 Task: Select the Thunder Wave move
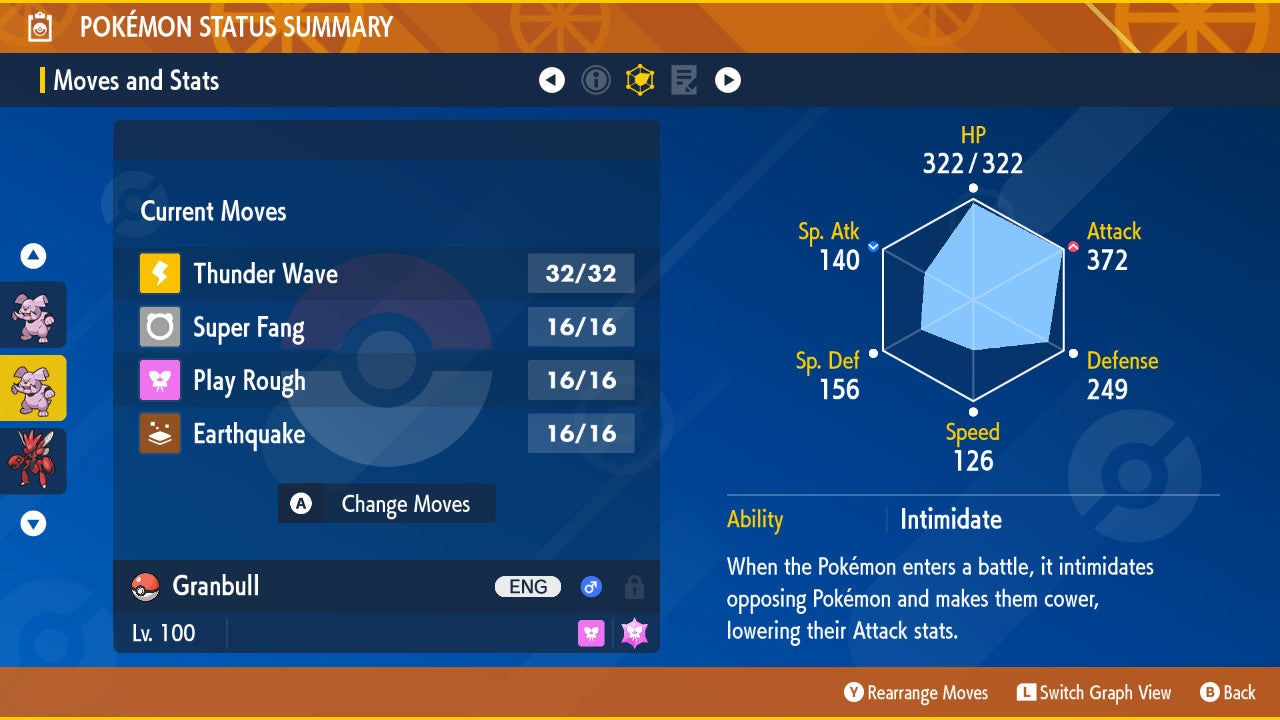(386, 274)
